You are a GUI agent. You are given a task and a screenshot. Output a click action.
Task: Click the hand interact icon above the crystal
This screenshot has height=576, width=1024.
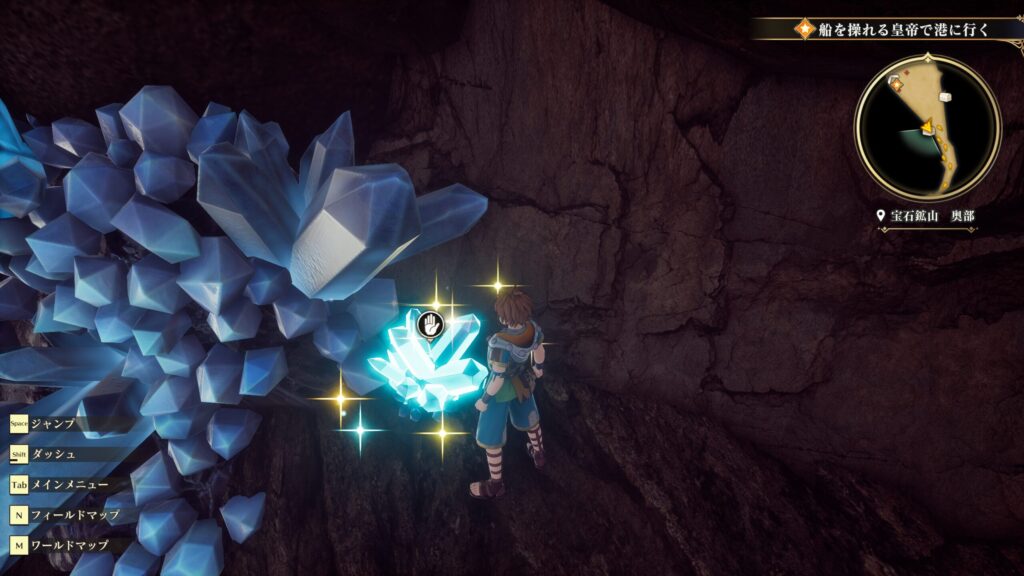click(x=431, y=325)
